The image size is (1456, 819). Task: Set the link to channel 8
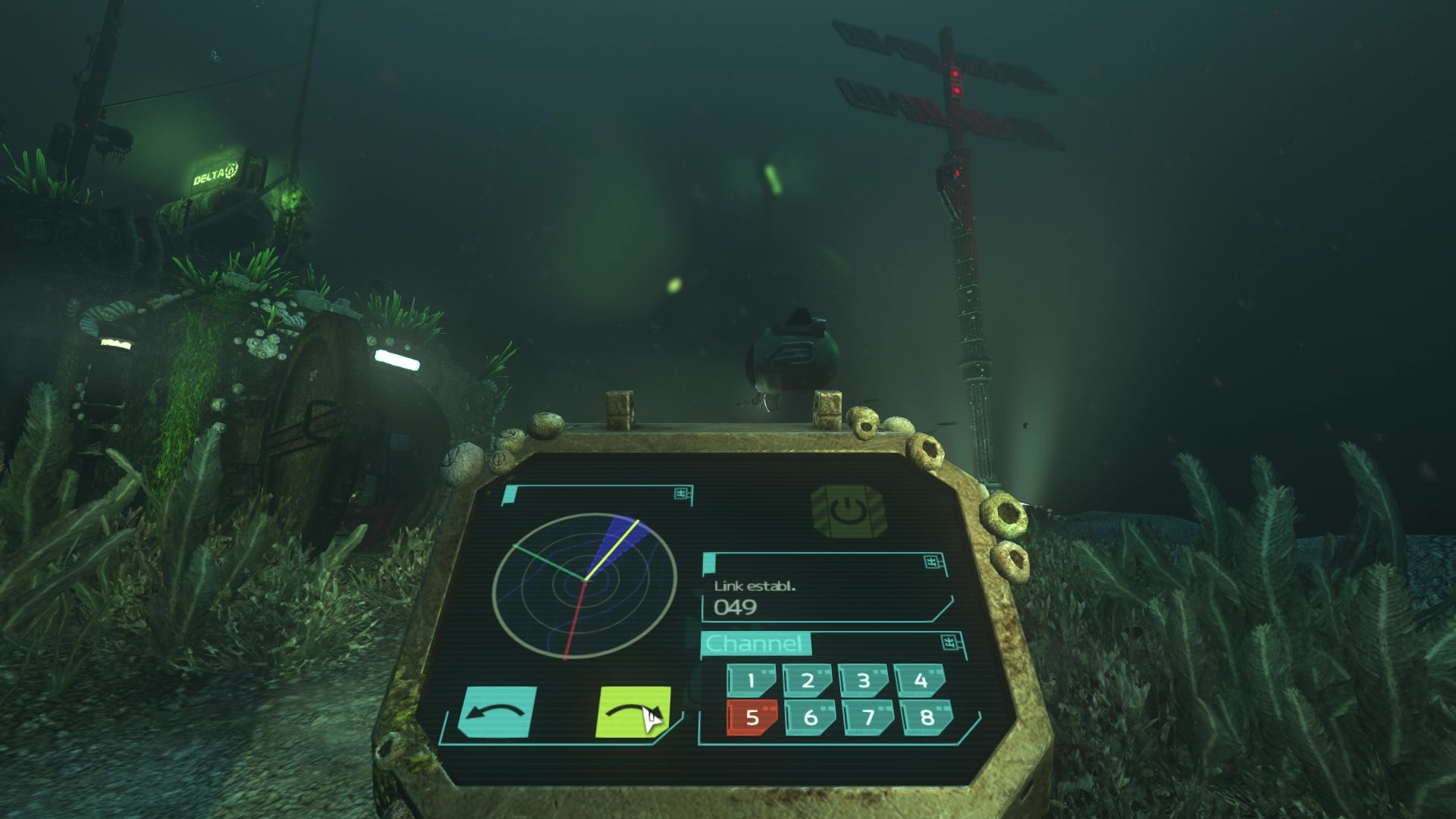(x=926, y=717)
